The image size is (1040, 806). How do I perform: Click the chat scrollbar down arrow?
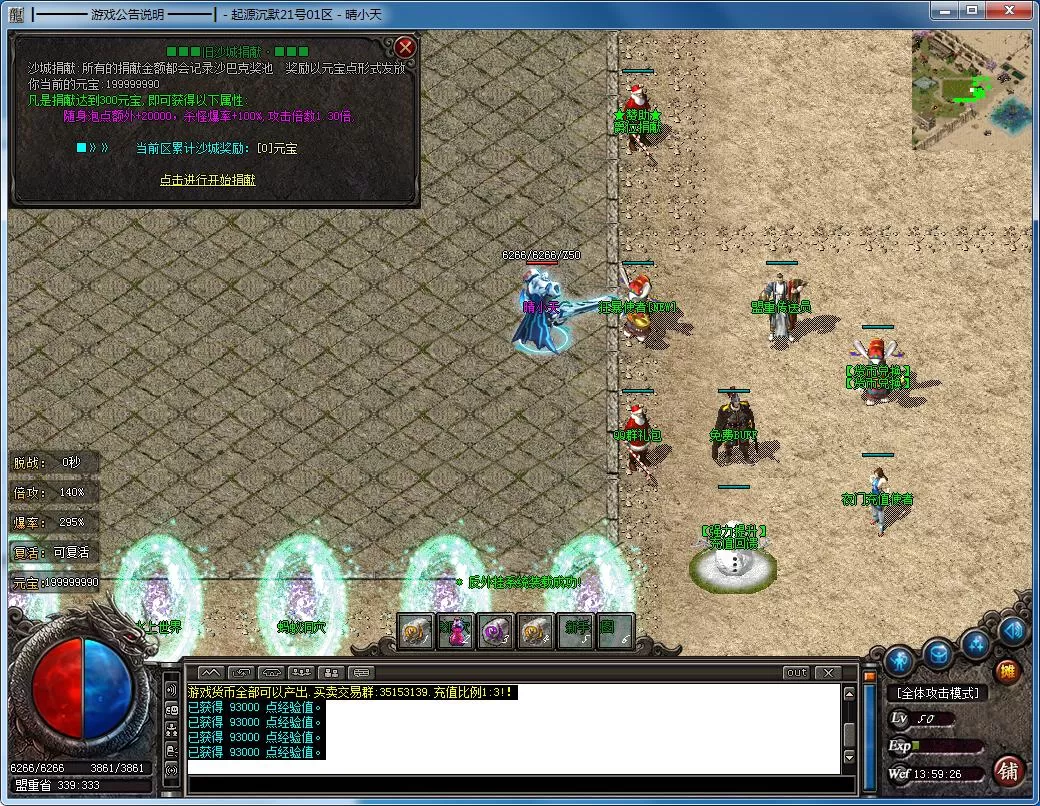pos(849,759)
